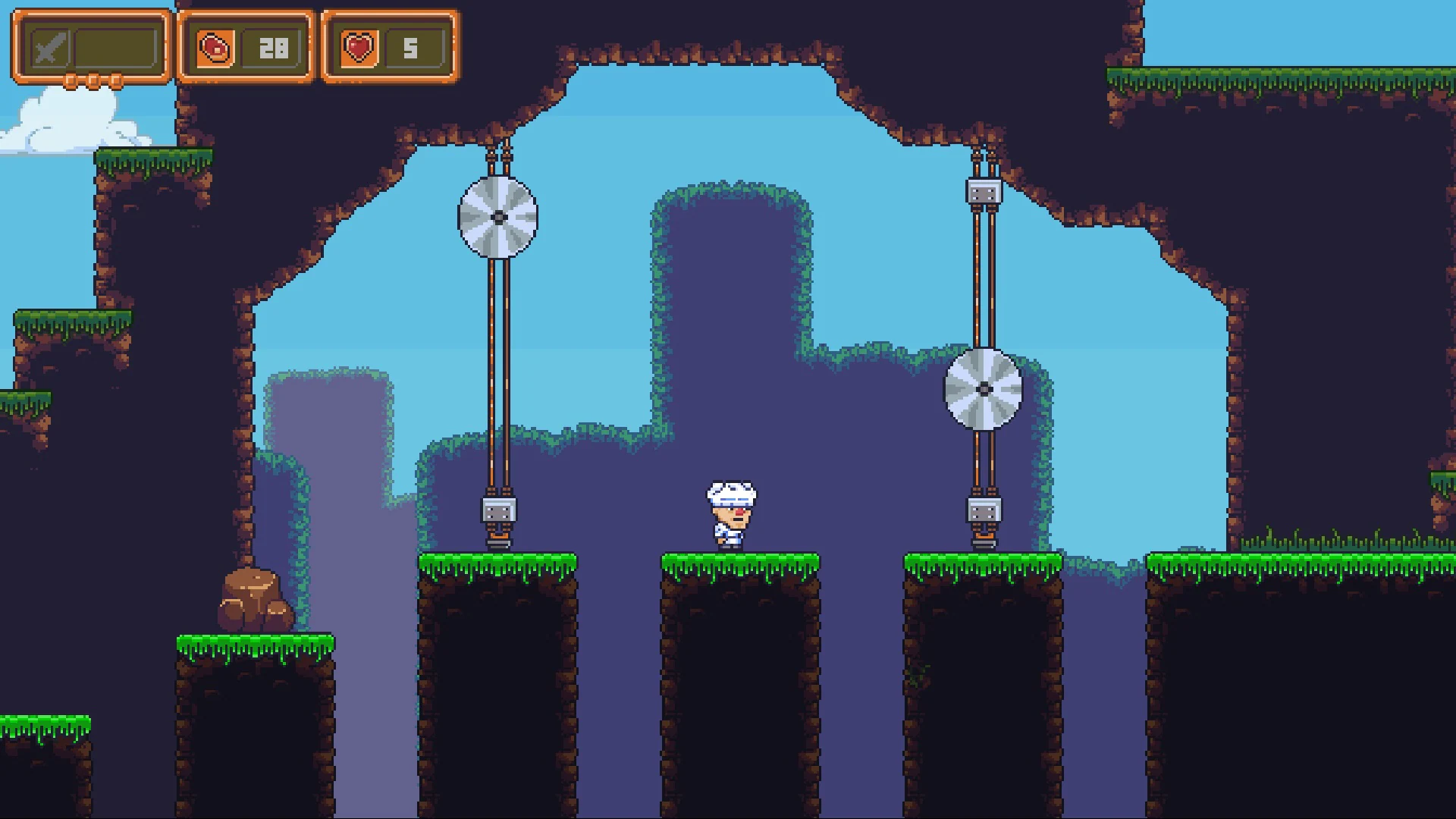Select the sword weapon slot icon
Viewport: 1456px width, 819px height.
coord(49,49)
